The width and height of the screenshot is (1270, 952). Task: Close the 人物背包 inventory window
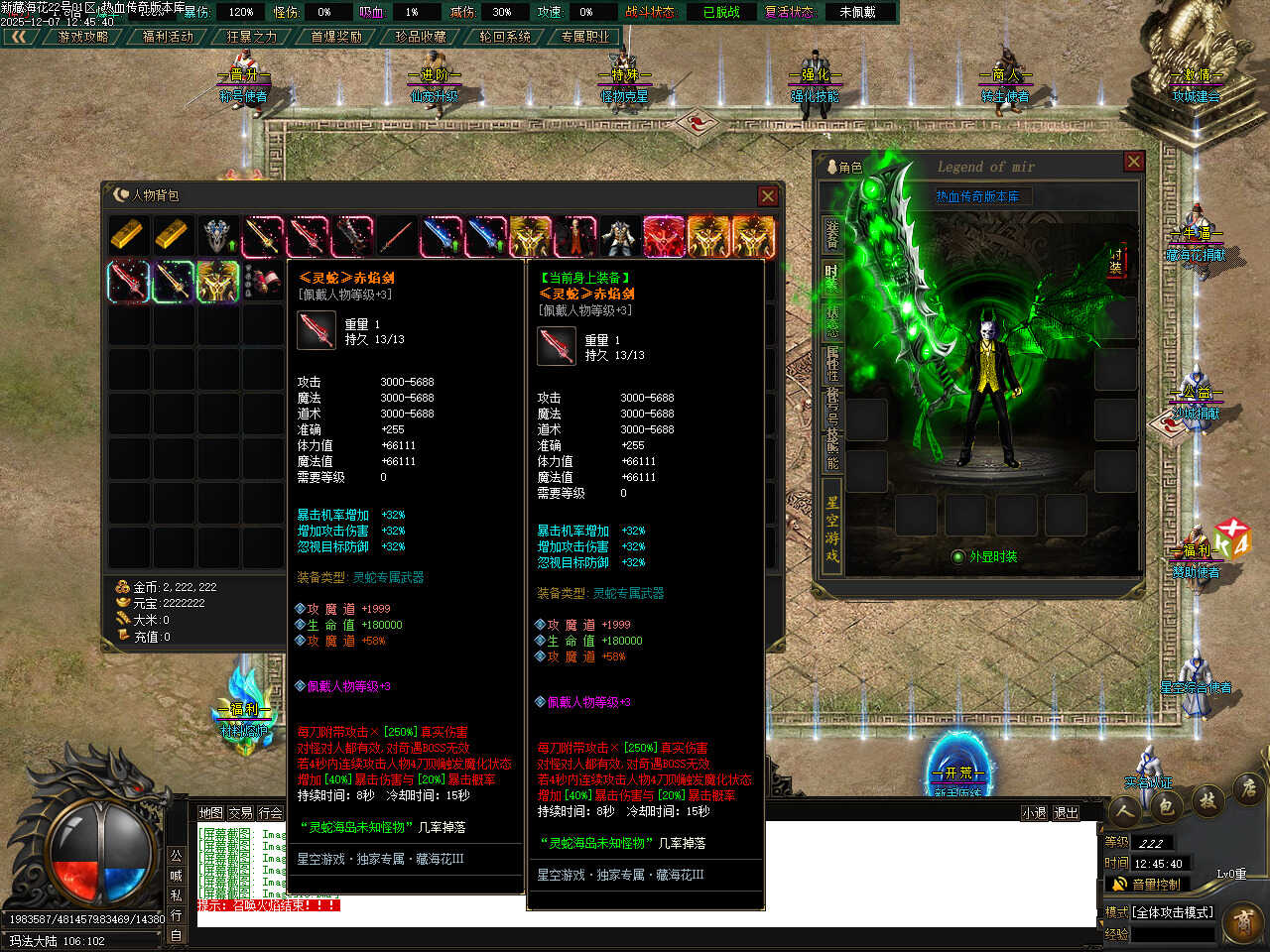coord(767,196)
